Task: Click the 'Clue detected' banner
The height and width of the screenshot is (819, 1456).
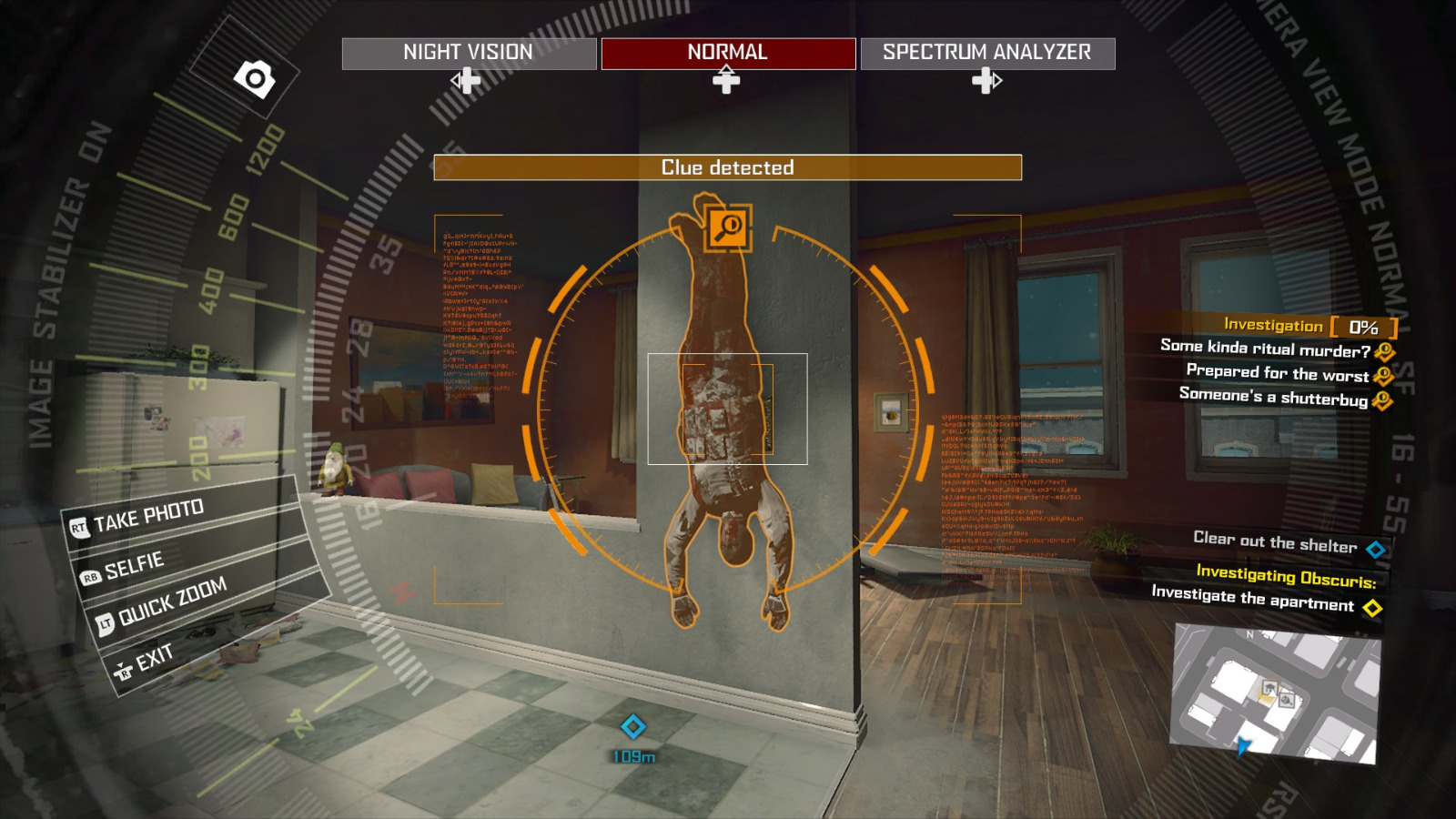Action: (728, 167)
